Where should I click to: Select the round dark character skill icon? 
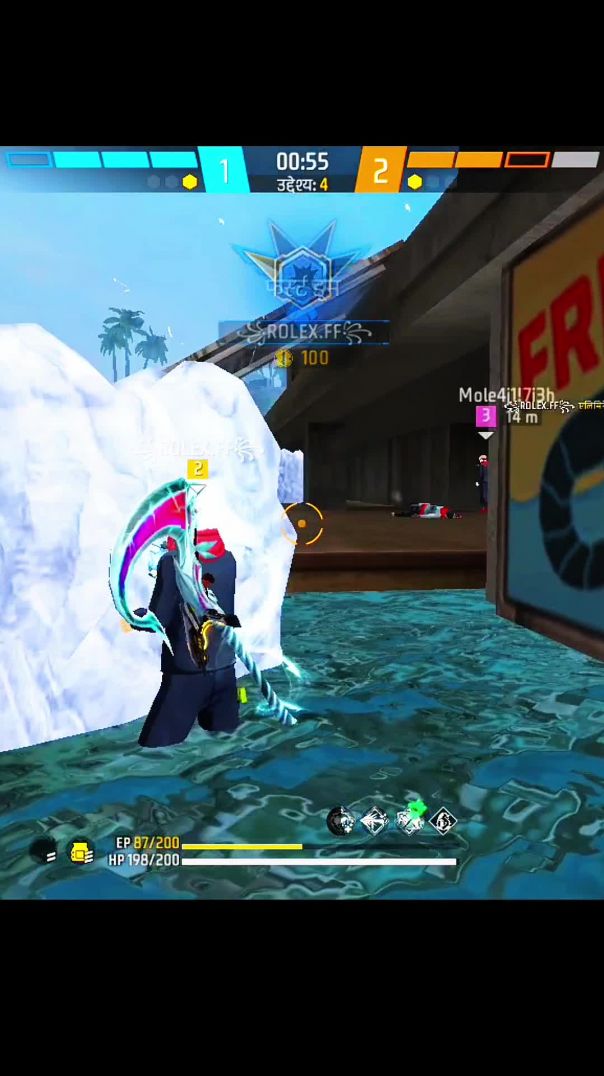coord(341,821)
